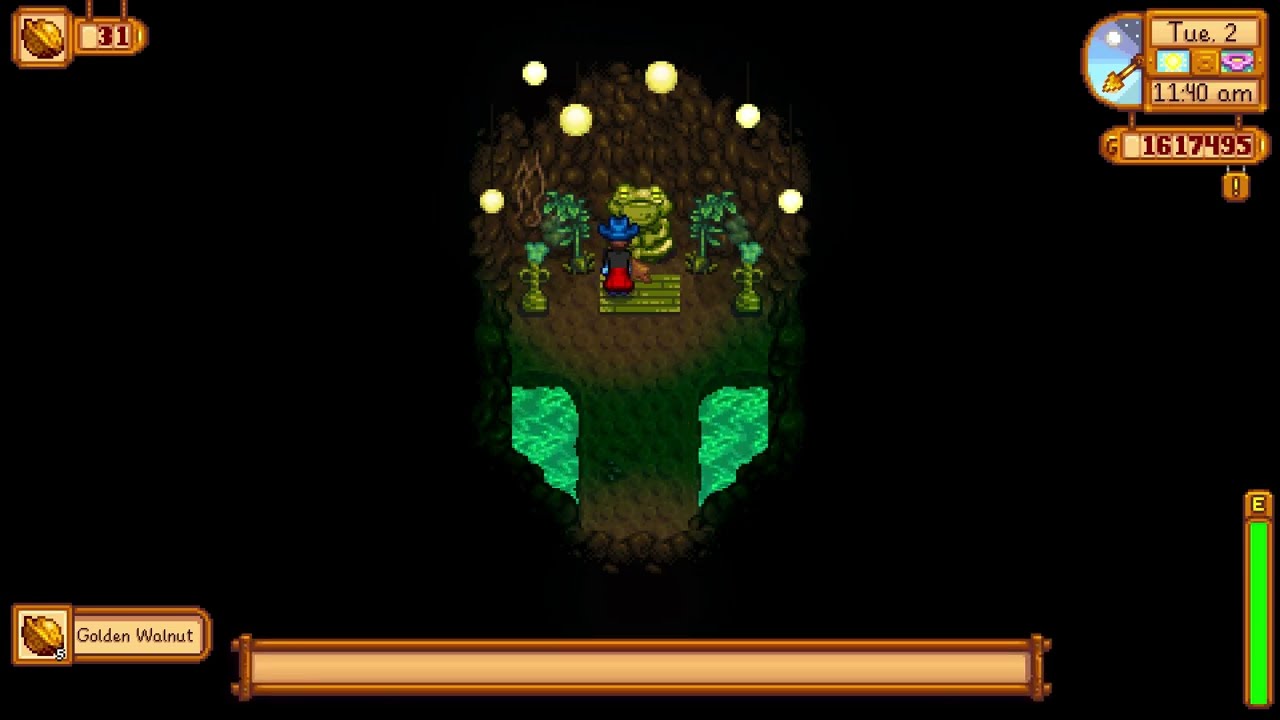Click the Golden Walnut item icon bottom-left
Viewport: 1280px width, 720px height.
click(x=40, y=634)
